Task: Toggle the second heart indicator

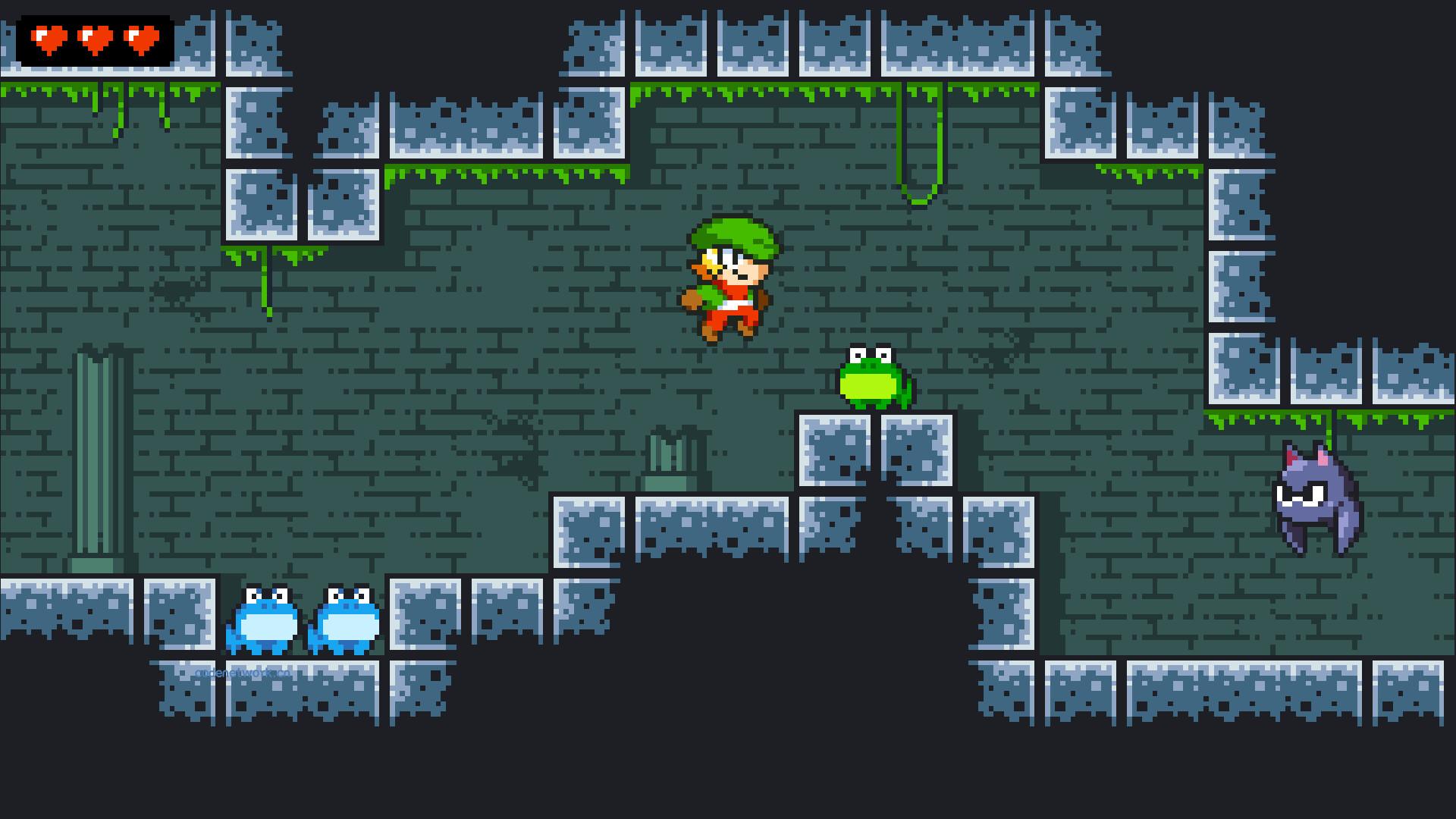Action: pos(94,38)
